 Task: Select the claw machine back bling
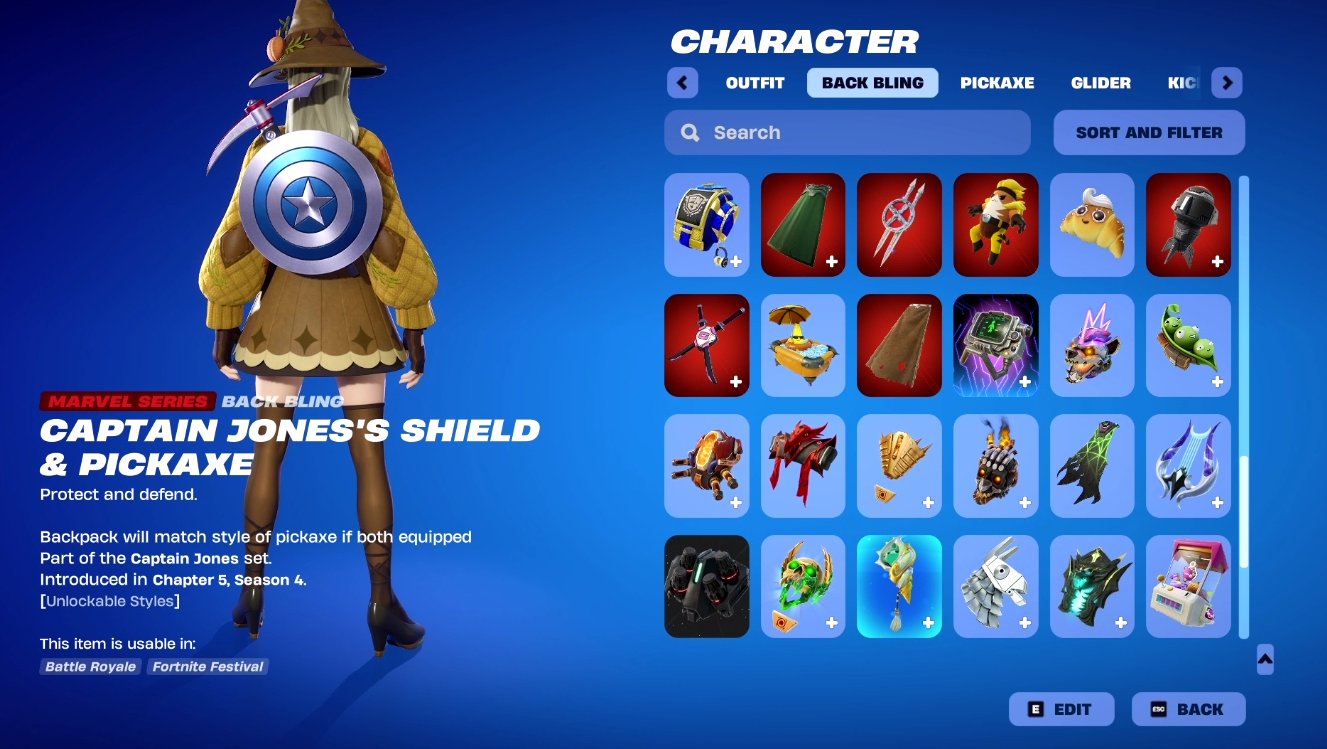click(1188, 587)
